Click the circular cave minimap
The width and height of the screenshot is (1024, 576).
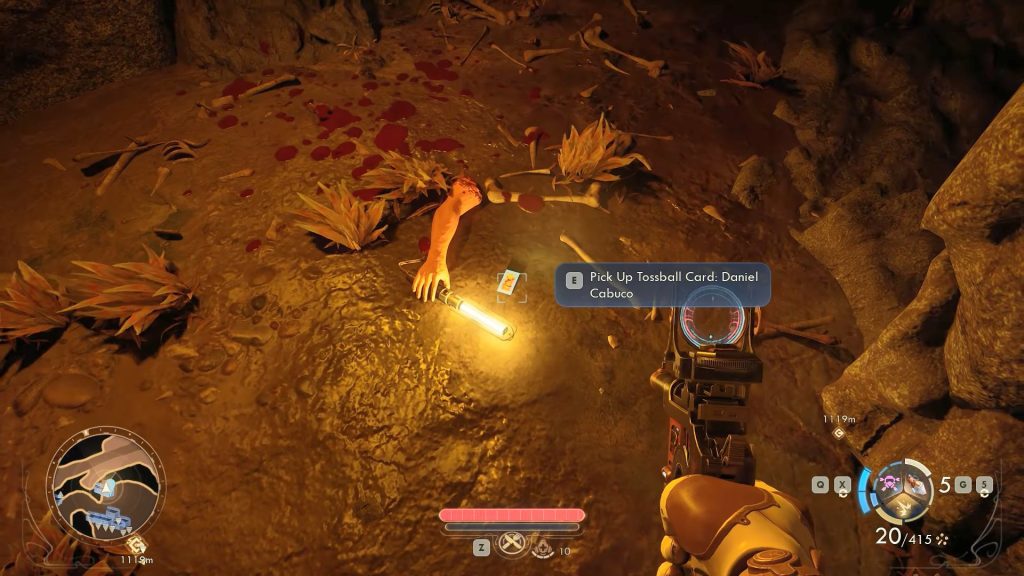[107, 484]
